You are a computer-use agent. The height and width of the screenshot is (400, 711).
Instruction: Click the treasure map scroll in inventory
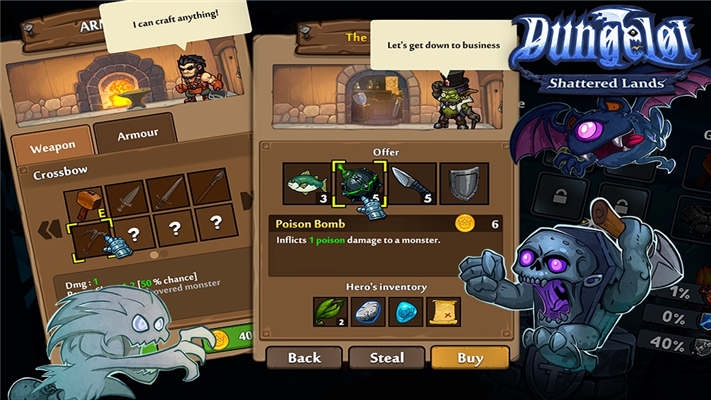[x=443, y=311]
